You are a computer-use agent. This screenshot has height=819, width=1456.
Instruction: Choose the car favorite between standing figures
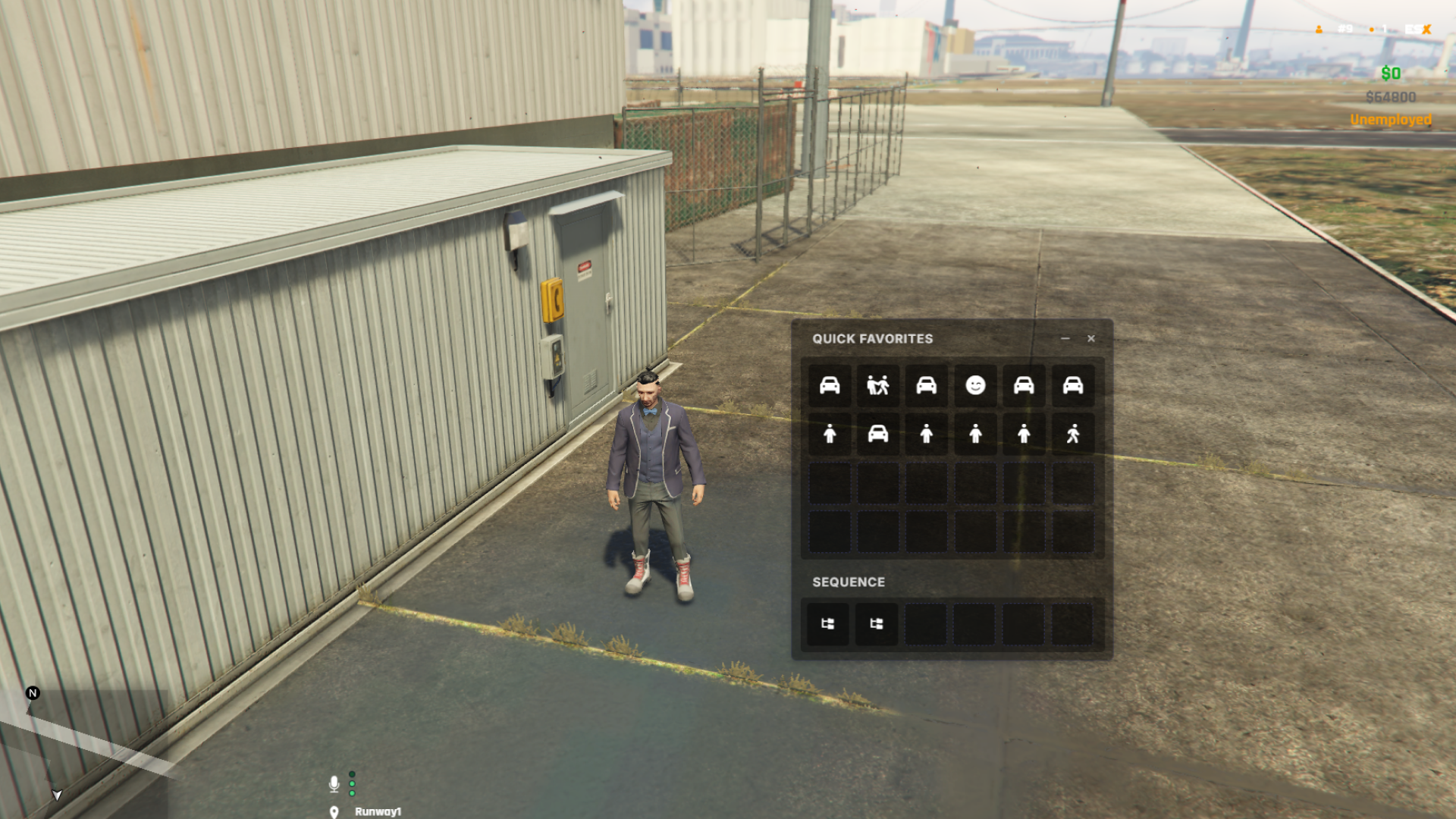coord(877,435)
